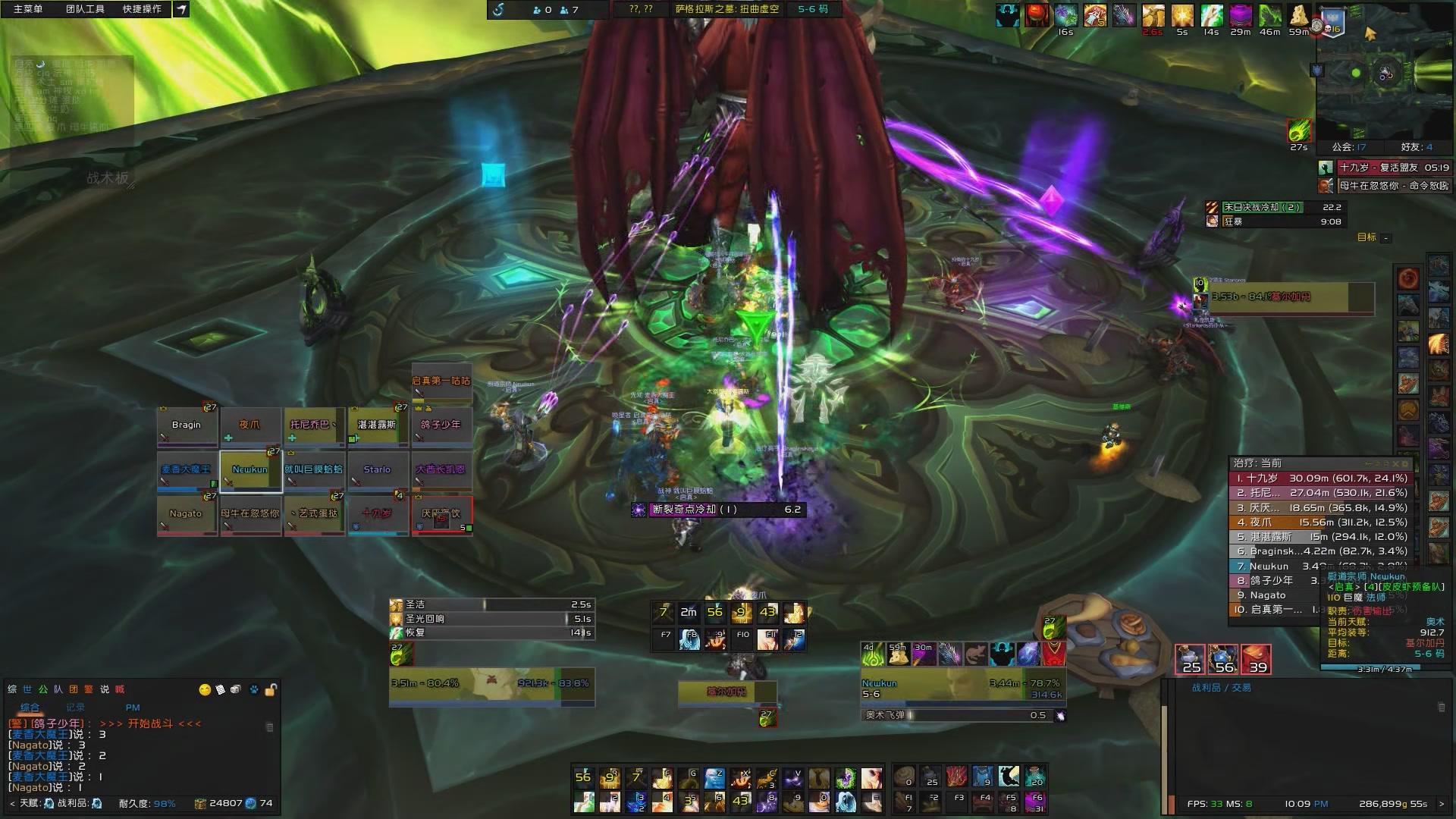Open the 团队工具 raid tools menu
Viewport: 1456px width, 819px height.
point(85,9)
